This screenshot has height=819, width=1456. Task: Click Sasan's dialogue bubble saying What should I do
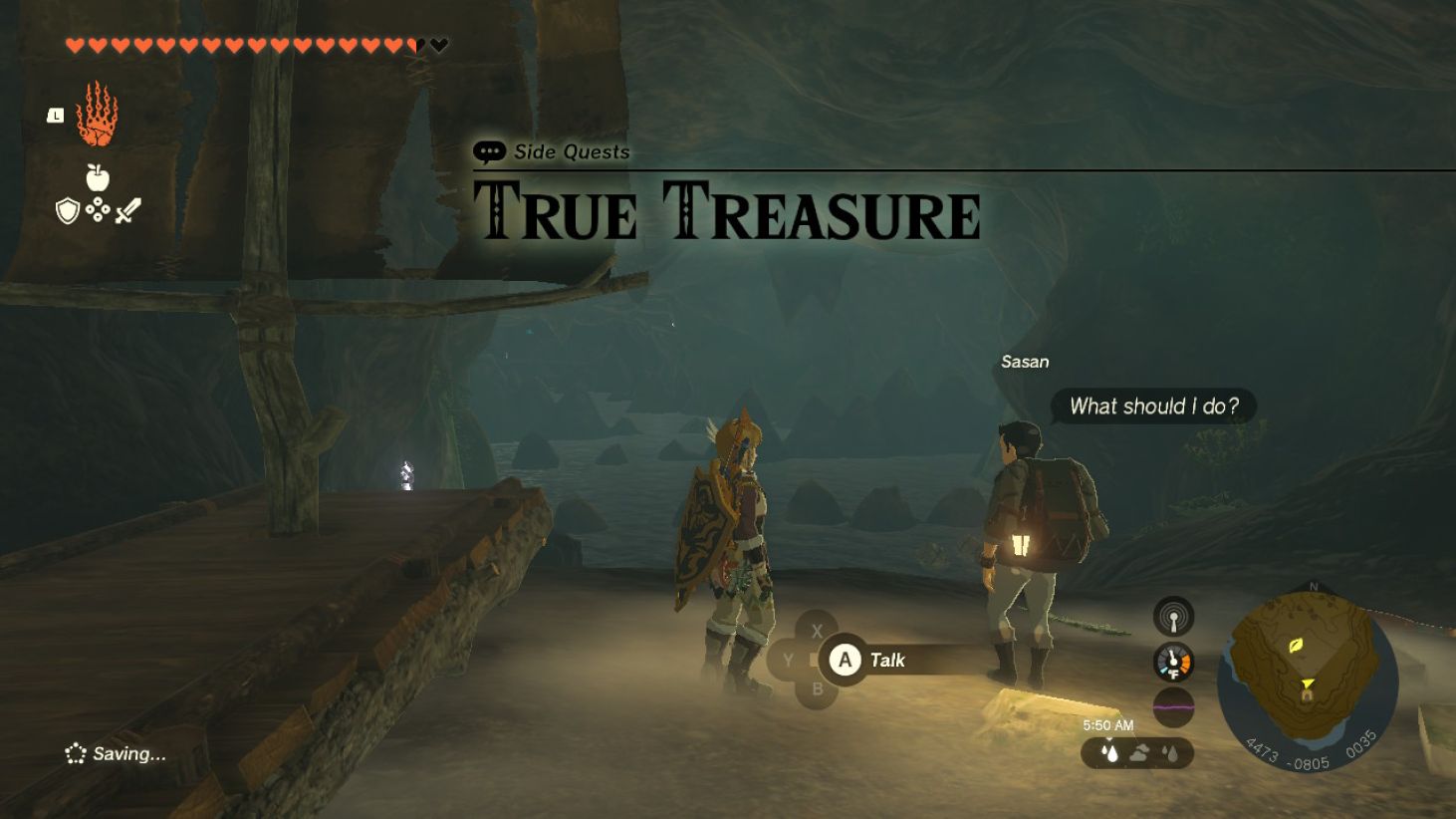pyautogui.click(x=1153, y=406)
